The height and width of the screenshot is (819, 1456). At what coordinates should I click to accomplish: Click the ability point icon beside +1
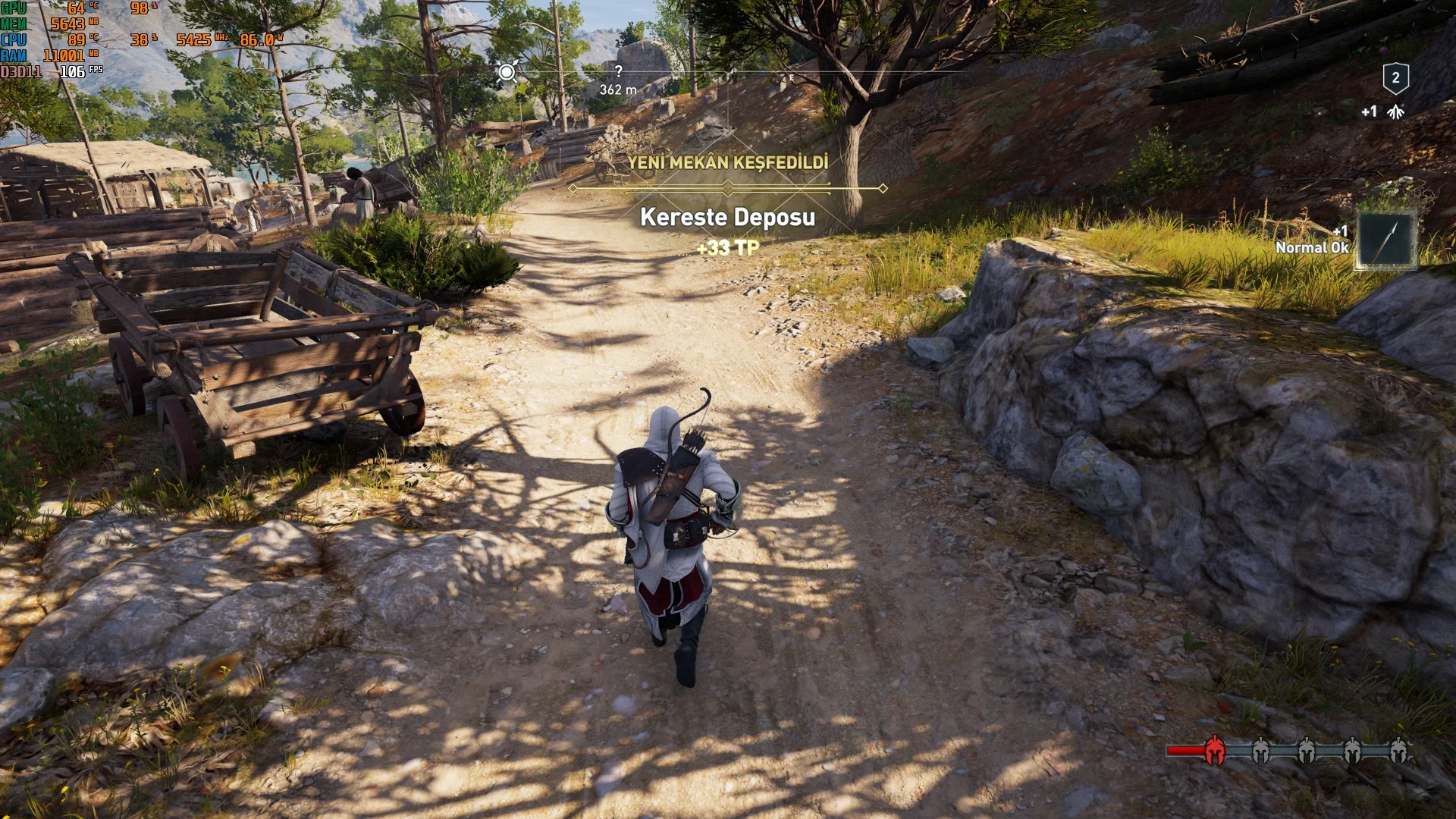coord(1395,112)
